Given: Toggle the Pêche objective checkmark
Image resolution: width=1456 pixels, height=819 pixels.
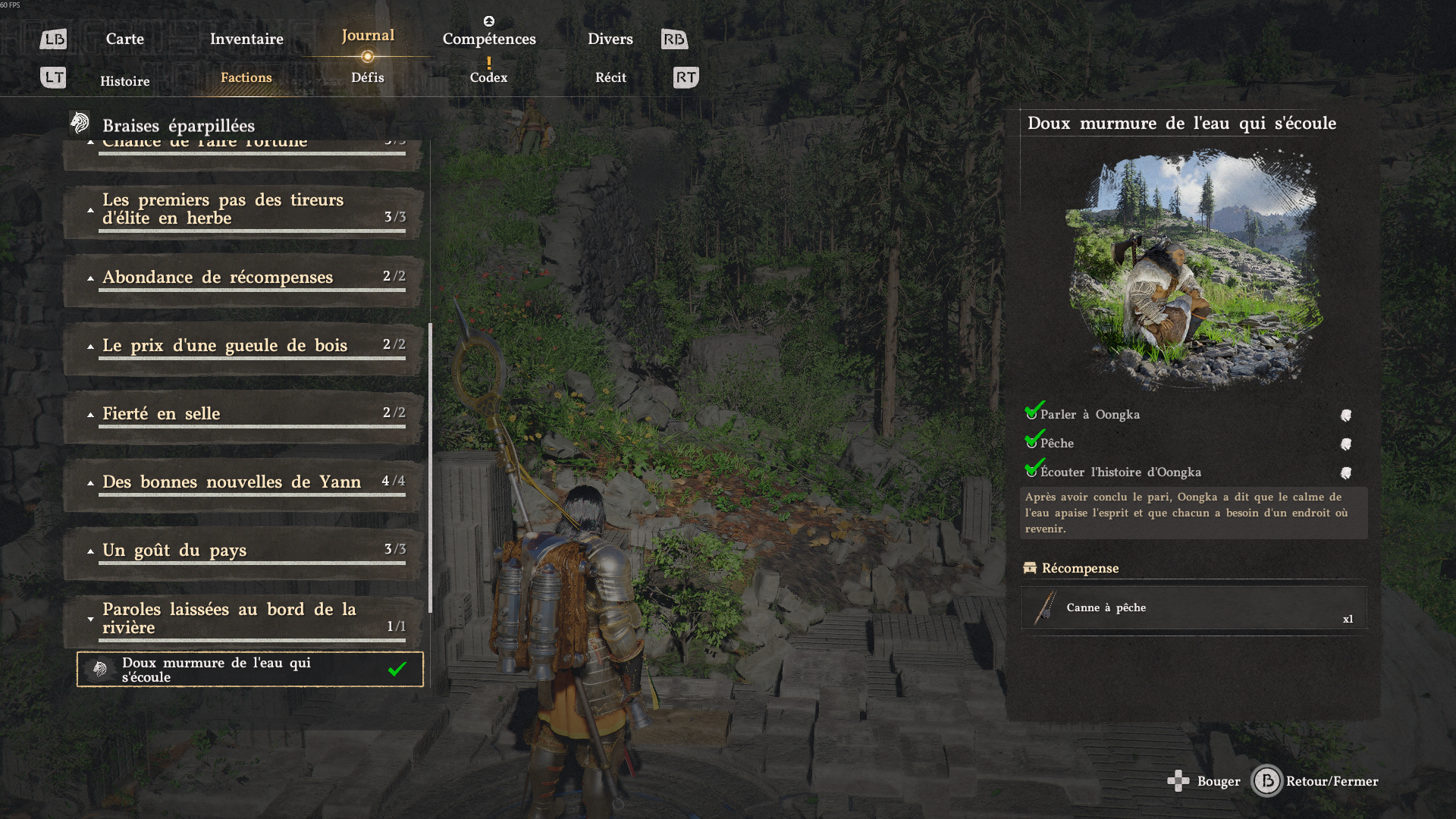Looking at the screenshot, I should point(1031,443).
